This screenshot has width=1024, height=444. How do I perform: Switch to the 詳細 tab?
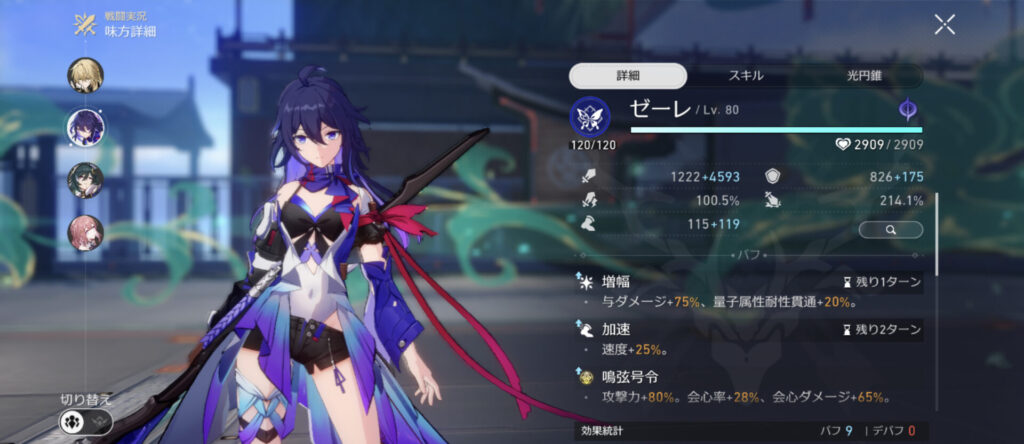628,76
